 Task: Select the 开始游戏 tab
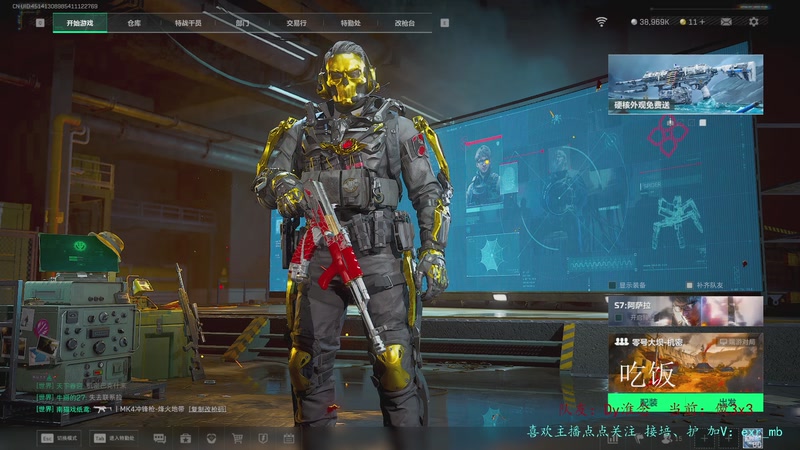tap(80, 22)
